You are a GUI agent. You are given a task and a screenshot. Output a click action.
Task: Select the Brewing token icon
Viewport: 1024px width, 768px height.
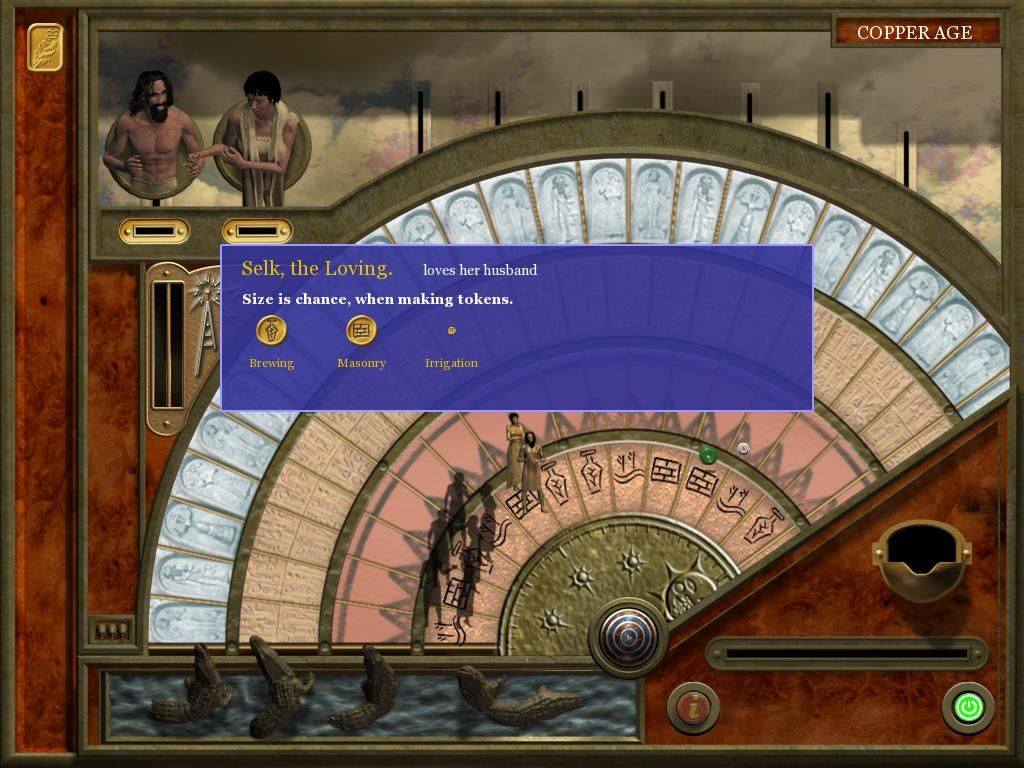click(271, 331)
